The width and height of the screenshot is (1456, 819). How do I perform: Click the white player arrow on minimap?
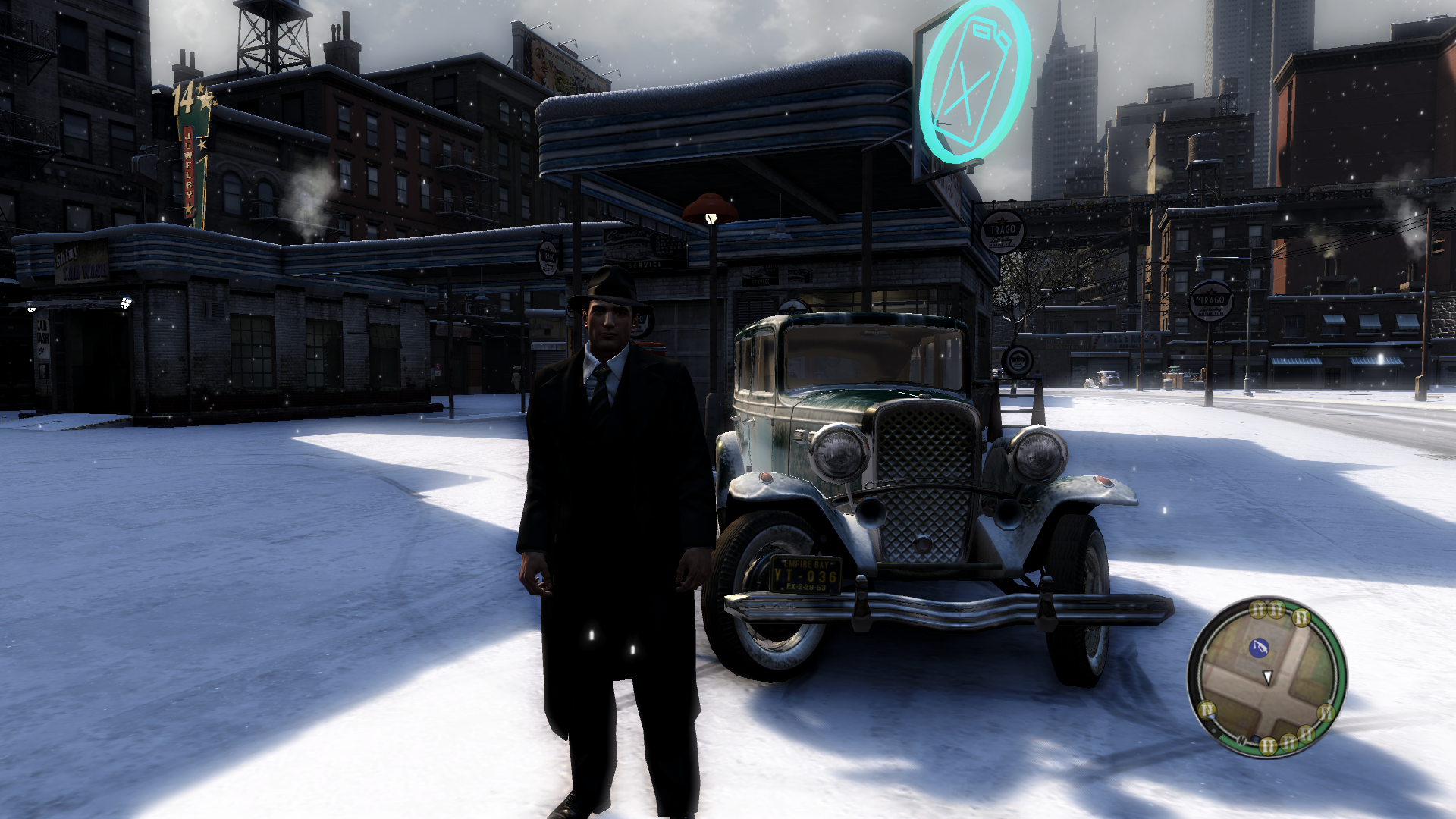click(x=1267, y=676)
